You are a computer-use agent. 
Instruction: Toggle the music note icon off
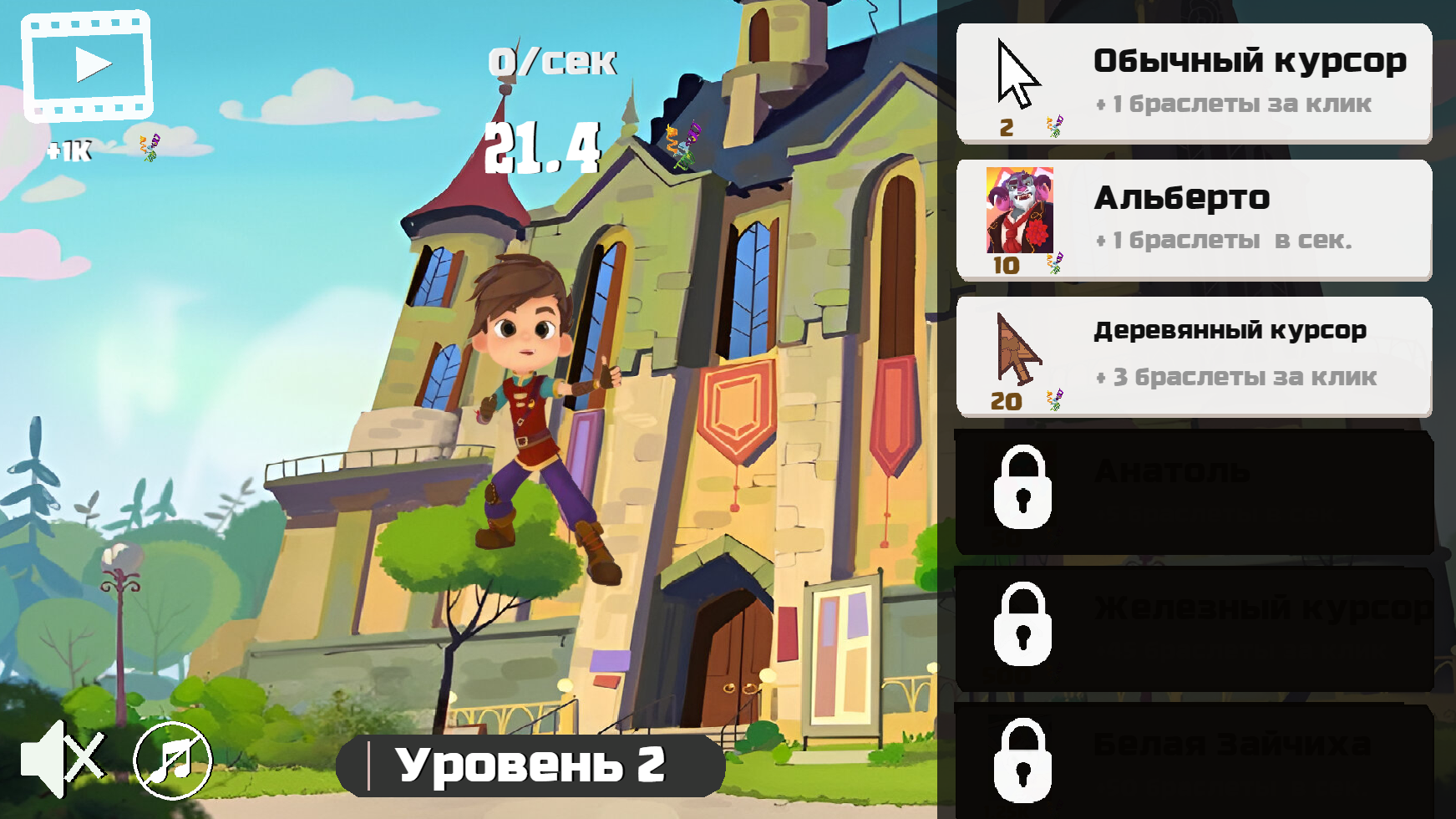pyautogui.click(x=170, y=761)
